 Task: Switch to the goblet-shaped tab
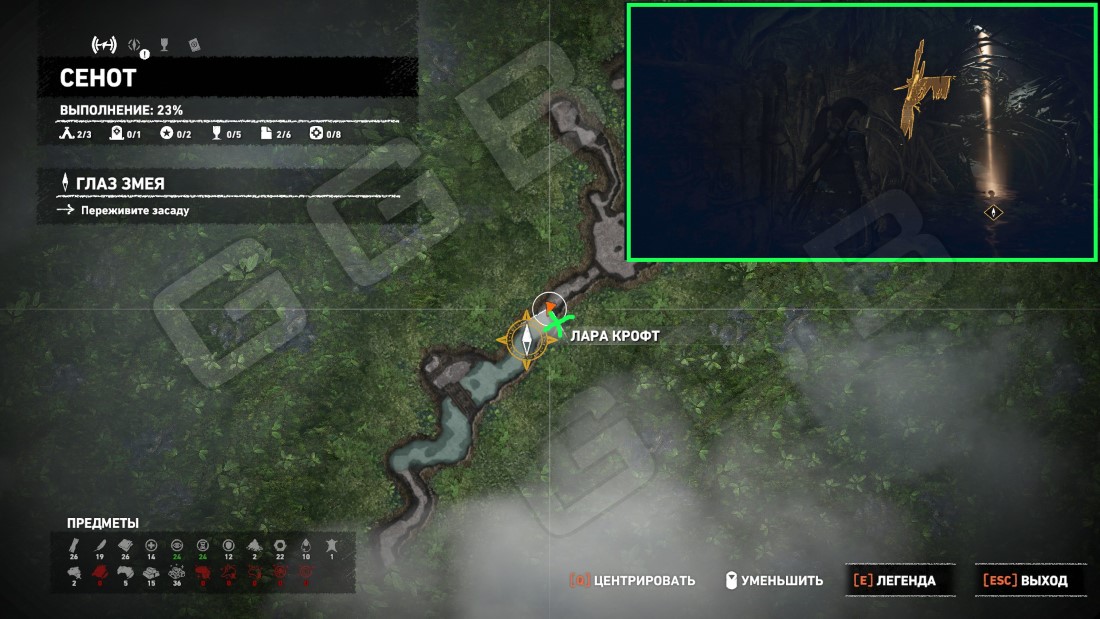164,45
